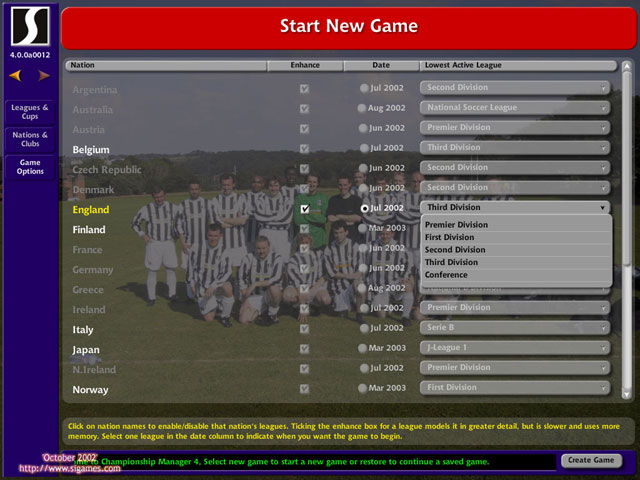Image resolution: width=640 pixels, height=480 pixels.
Task: Click the Create Game button
Action: click(x=590, y=461)
